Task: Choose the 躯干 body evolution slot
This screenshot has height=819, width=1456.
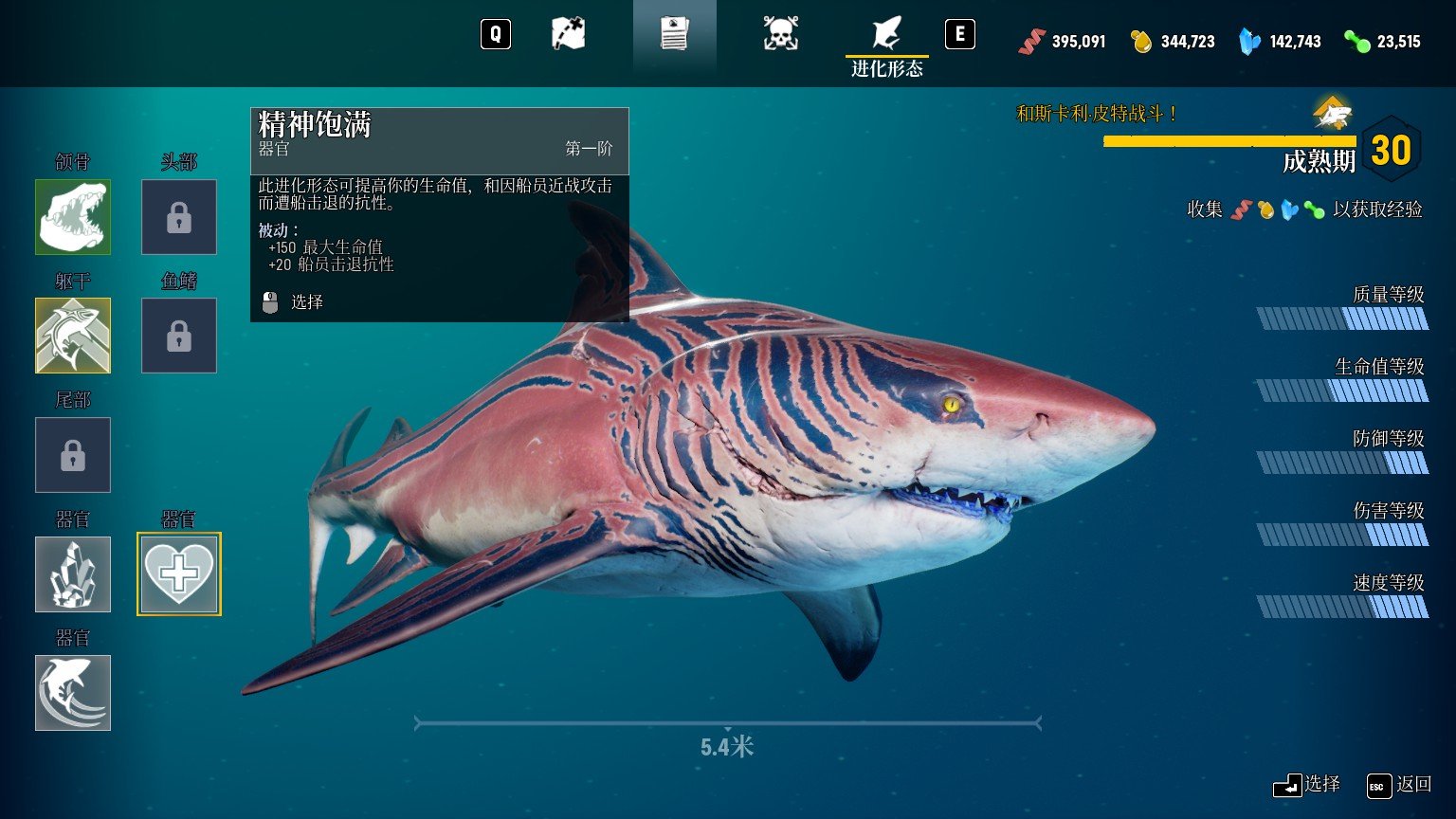Action: click(73, 336)
